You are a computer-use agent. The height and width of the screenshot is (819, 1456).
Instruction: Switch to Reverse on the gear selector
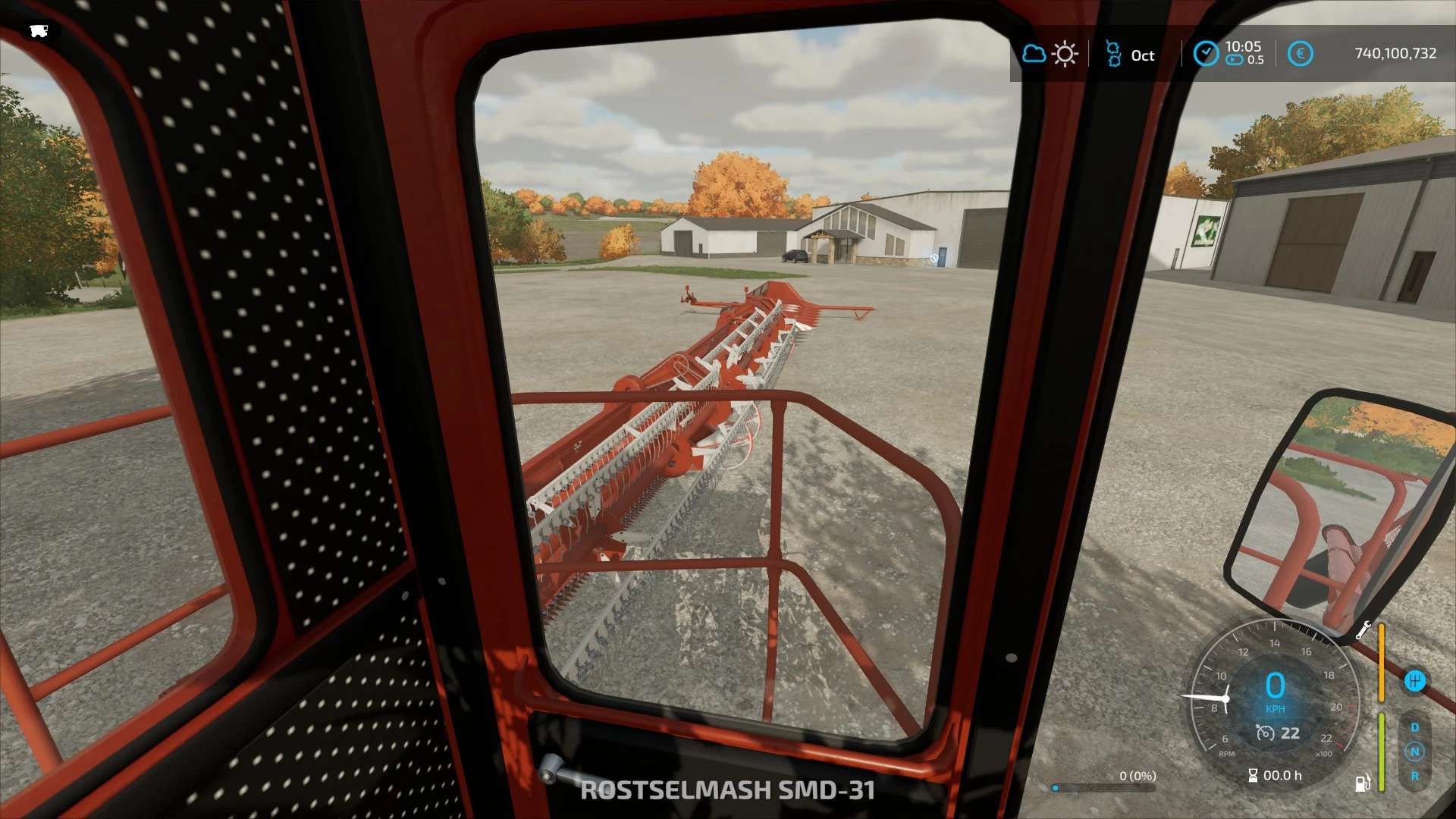coord(1414,776)
